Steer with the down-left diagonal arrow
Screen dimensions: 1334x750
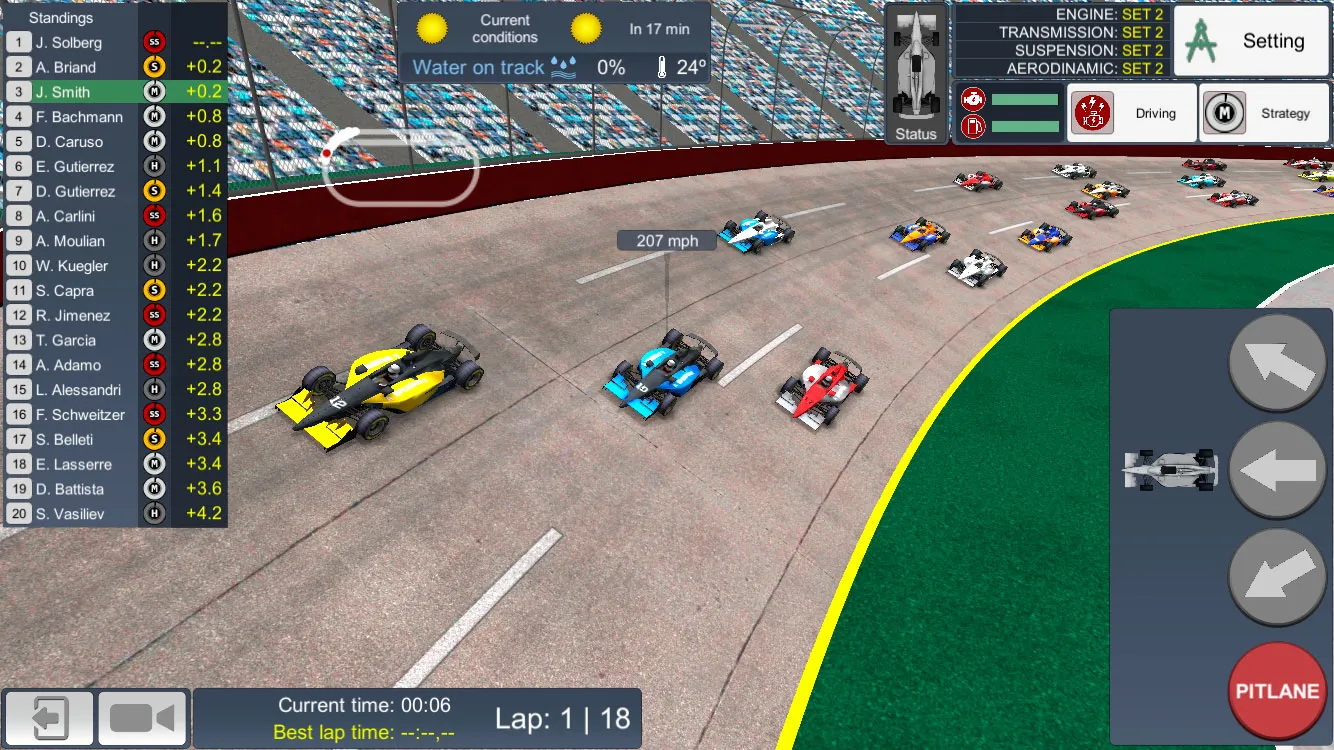(x=1277, y=578)
